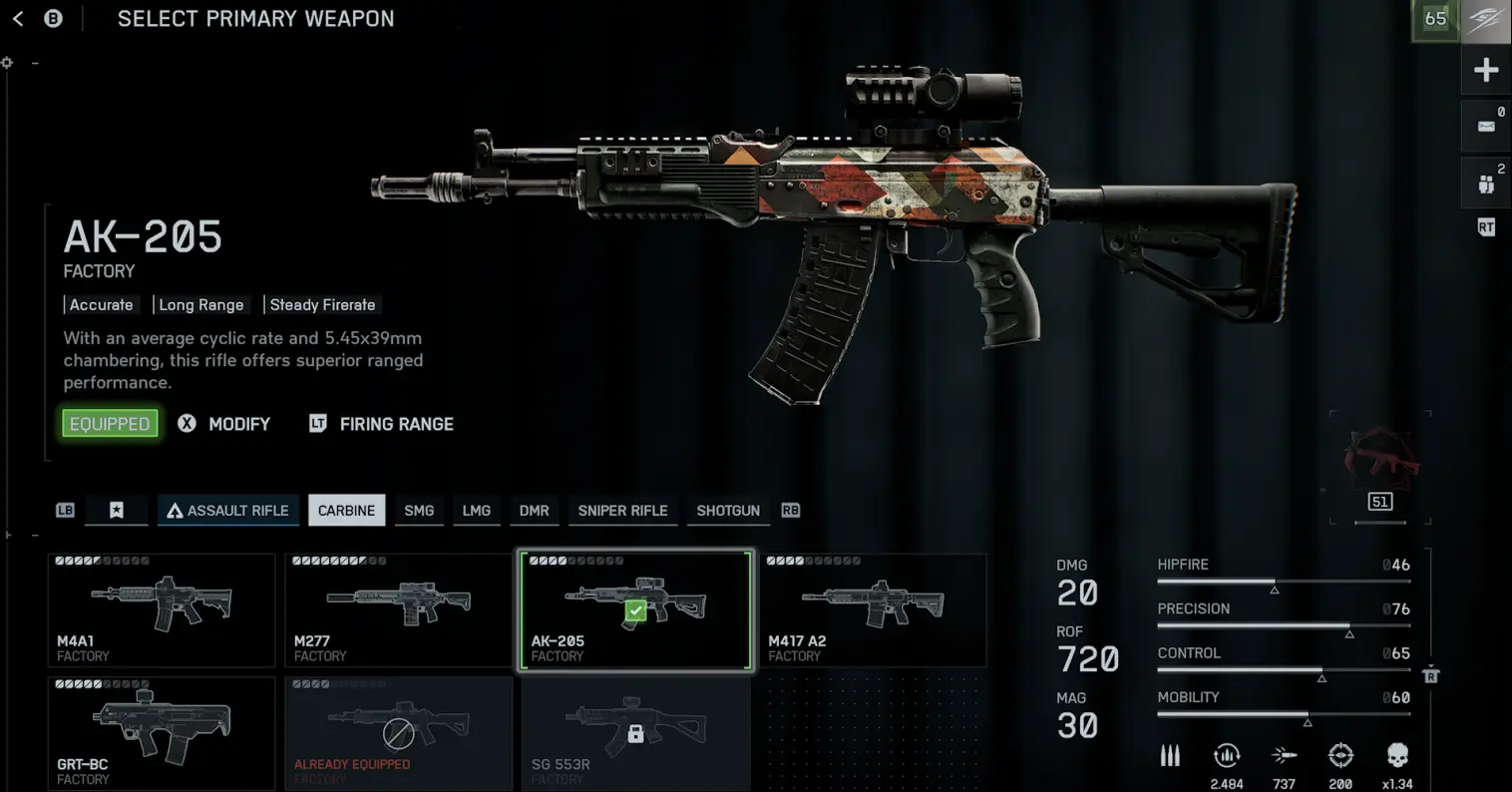1512x792 pixels.
Task: Switch to the Assault Rifle category
Action: 228,511
